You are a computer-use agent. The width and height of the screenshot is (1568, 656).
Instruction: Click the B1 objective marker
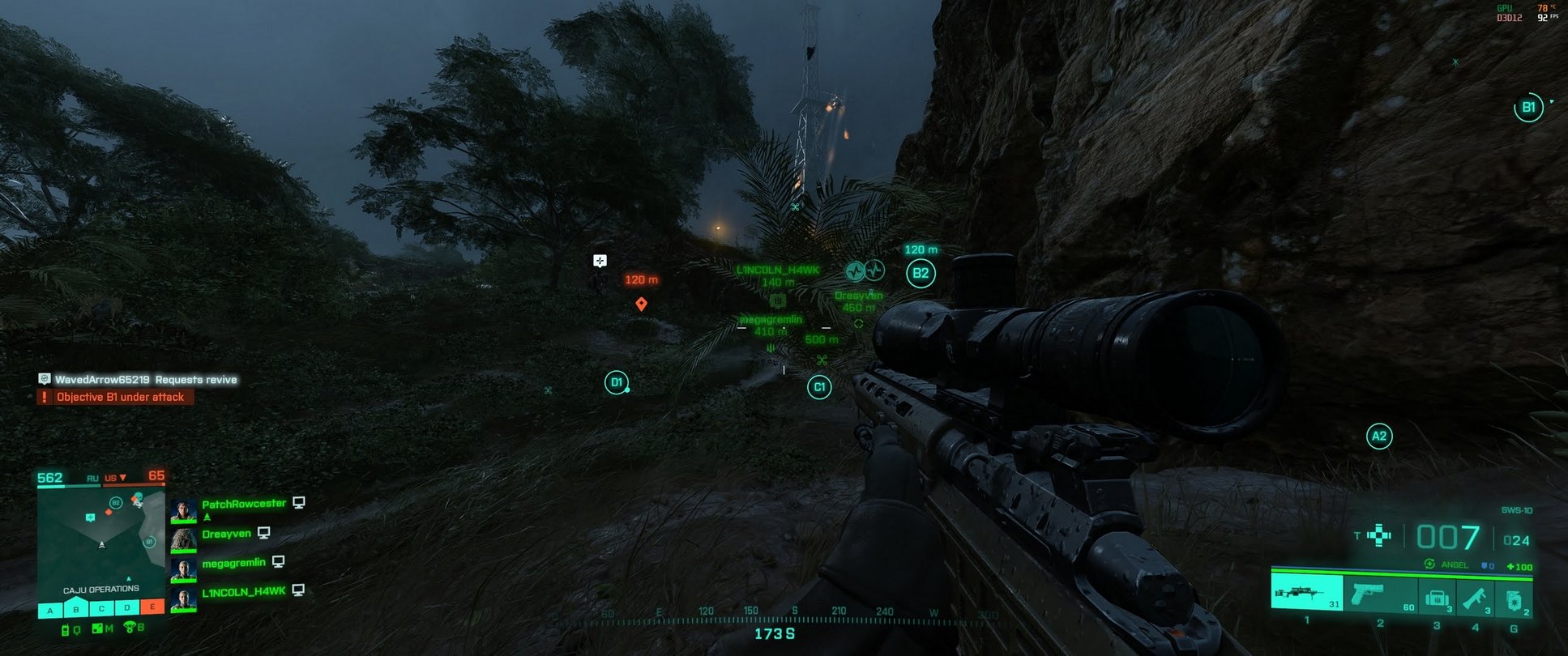1527,108
